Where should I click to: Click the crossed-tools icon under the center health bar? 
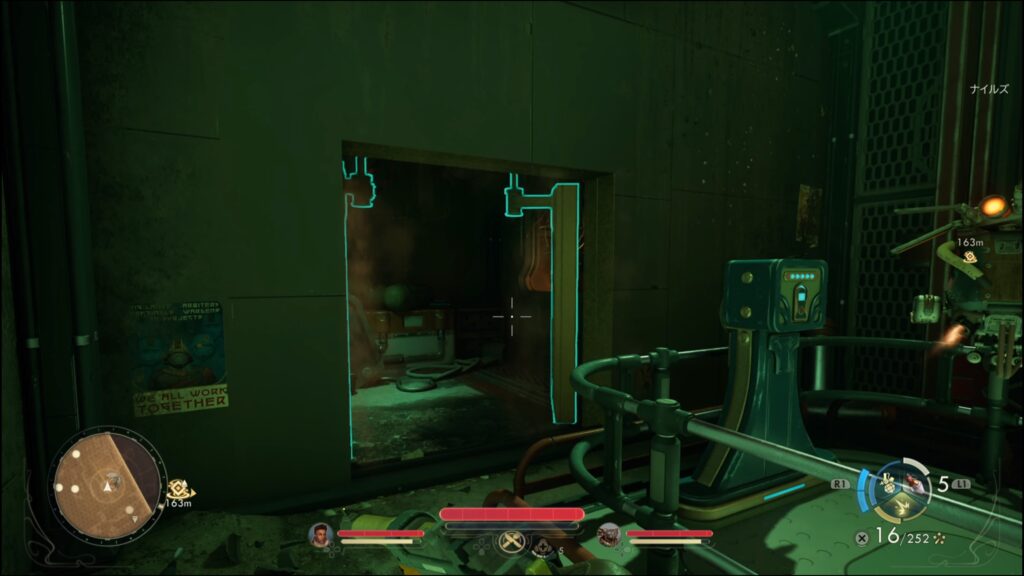click(511, 542)
